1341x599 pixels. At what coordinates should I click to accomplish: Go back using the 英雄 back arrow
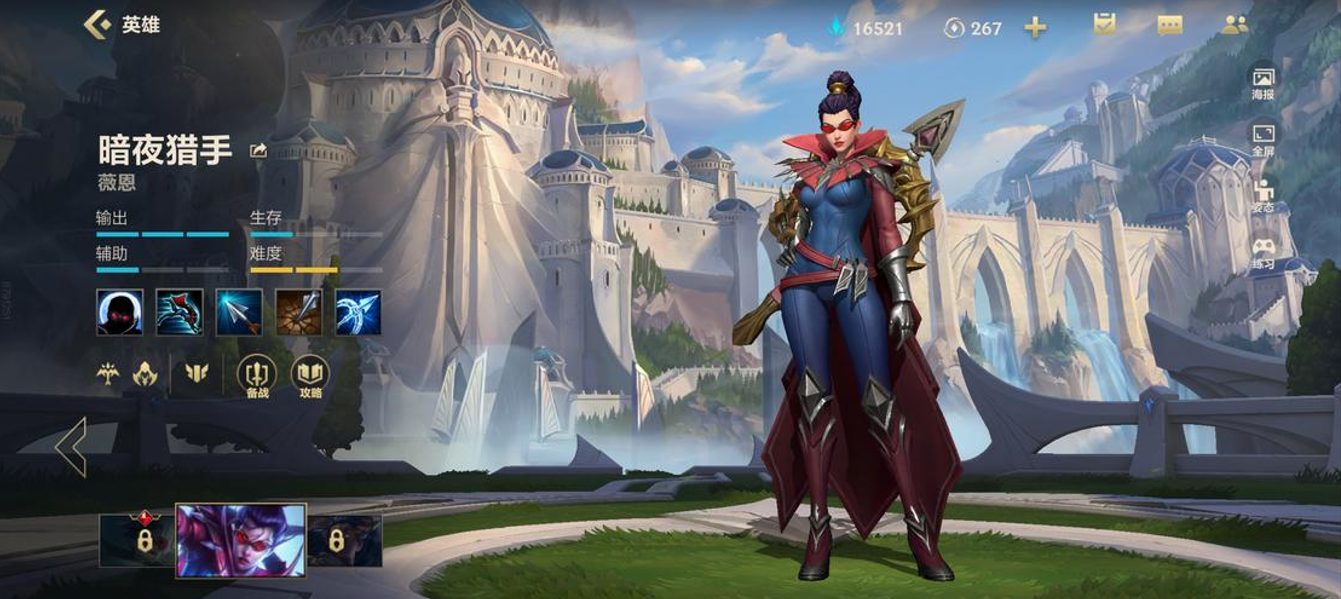click(x=98, y=24)
